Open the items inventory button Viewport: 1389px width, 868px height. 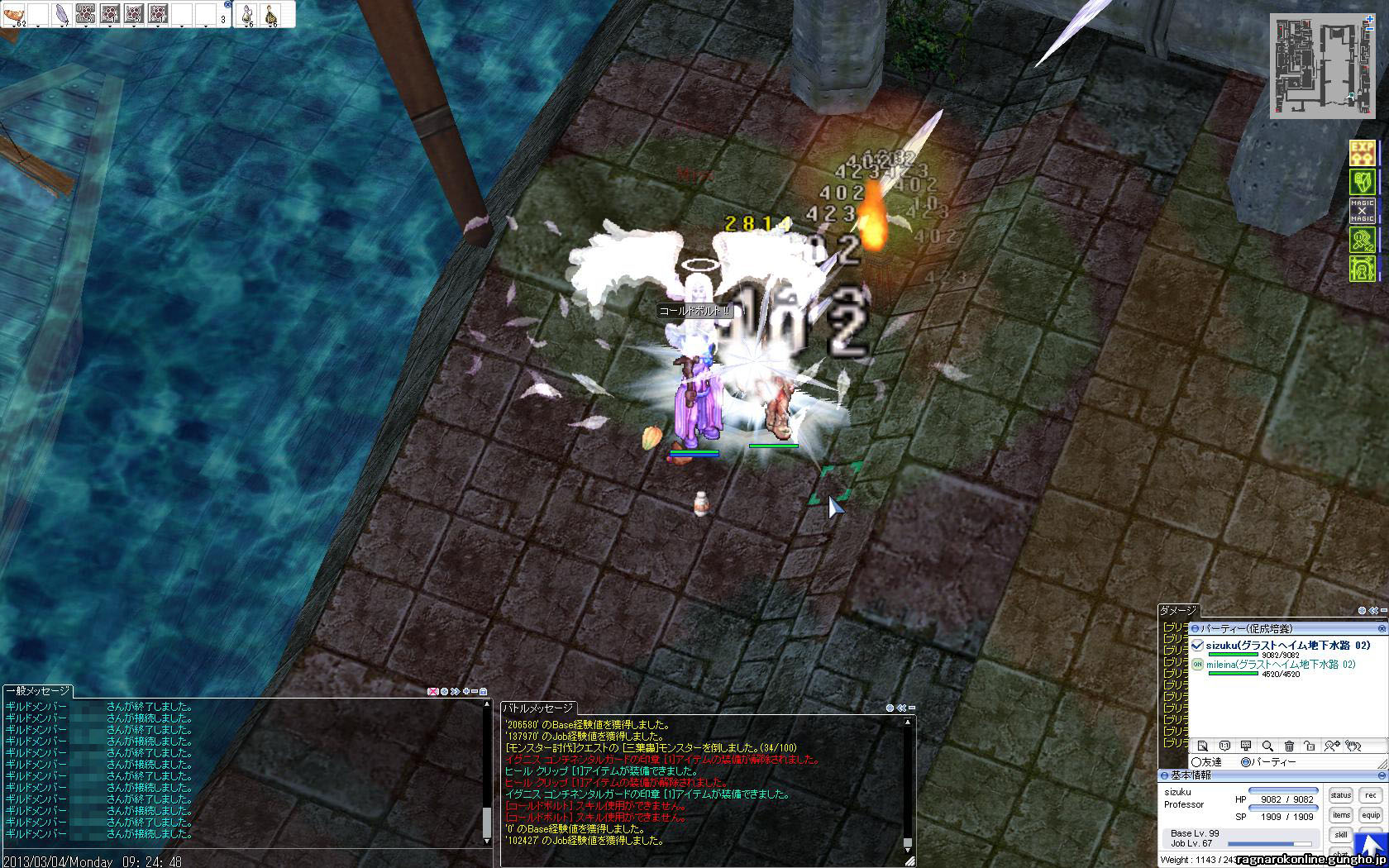click(x=1341, y=815)
